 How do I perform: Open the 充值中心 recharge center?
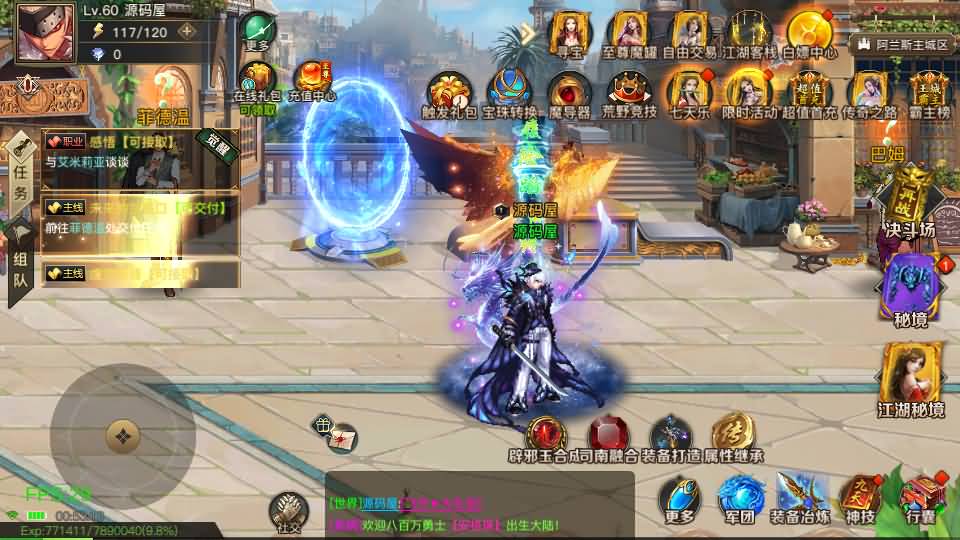coord(312,81)
